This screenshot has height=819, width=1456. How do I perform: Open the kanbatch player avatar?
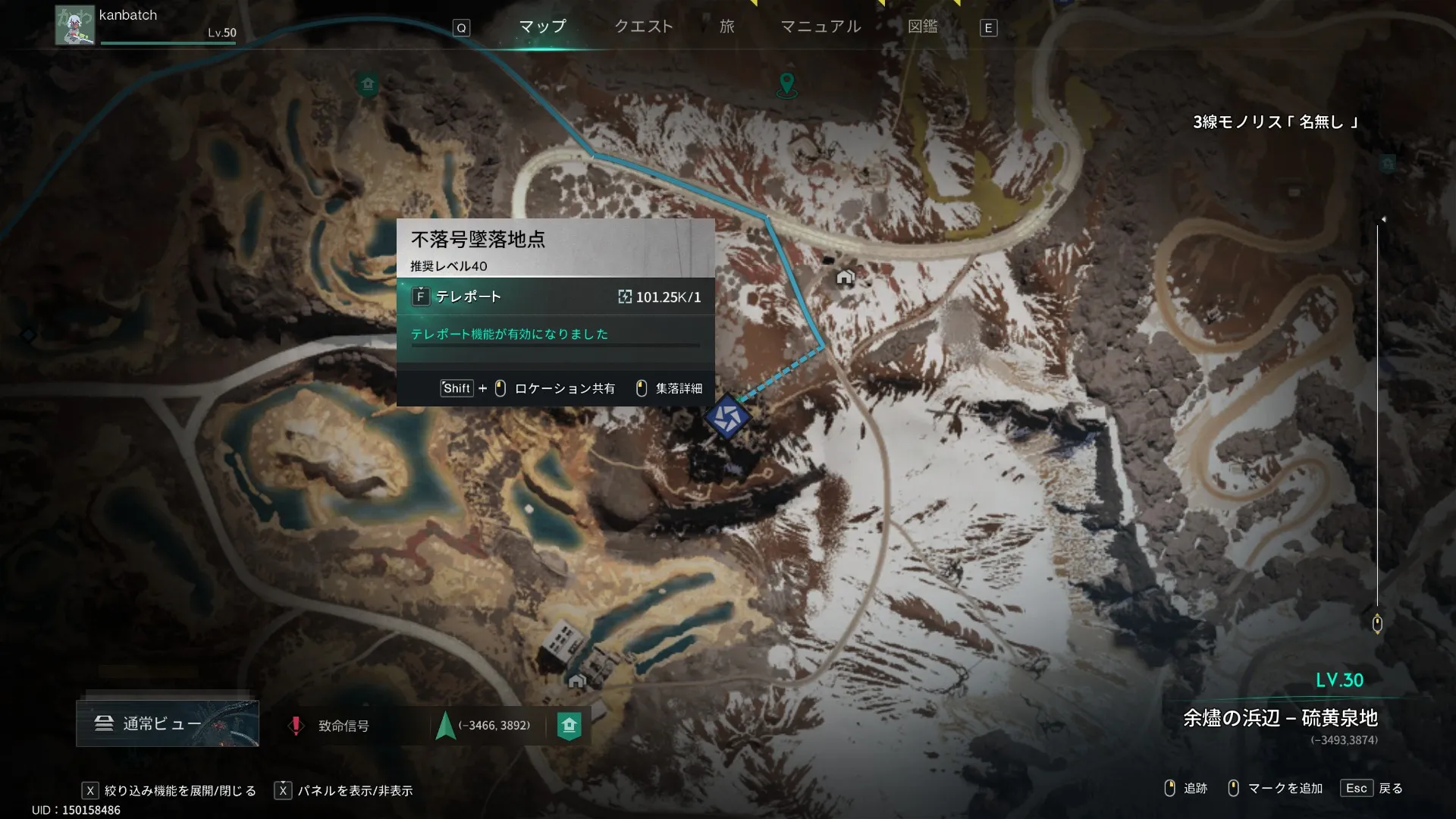coord(74,26)
